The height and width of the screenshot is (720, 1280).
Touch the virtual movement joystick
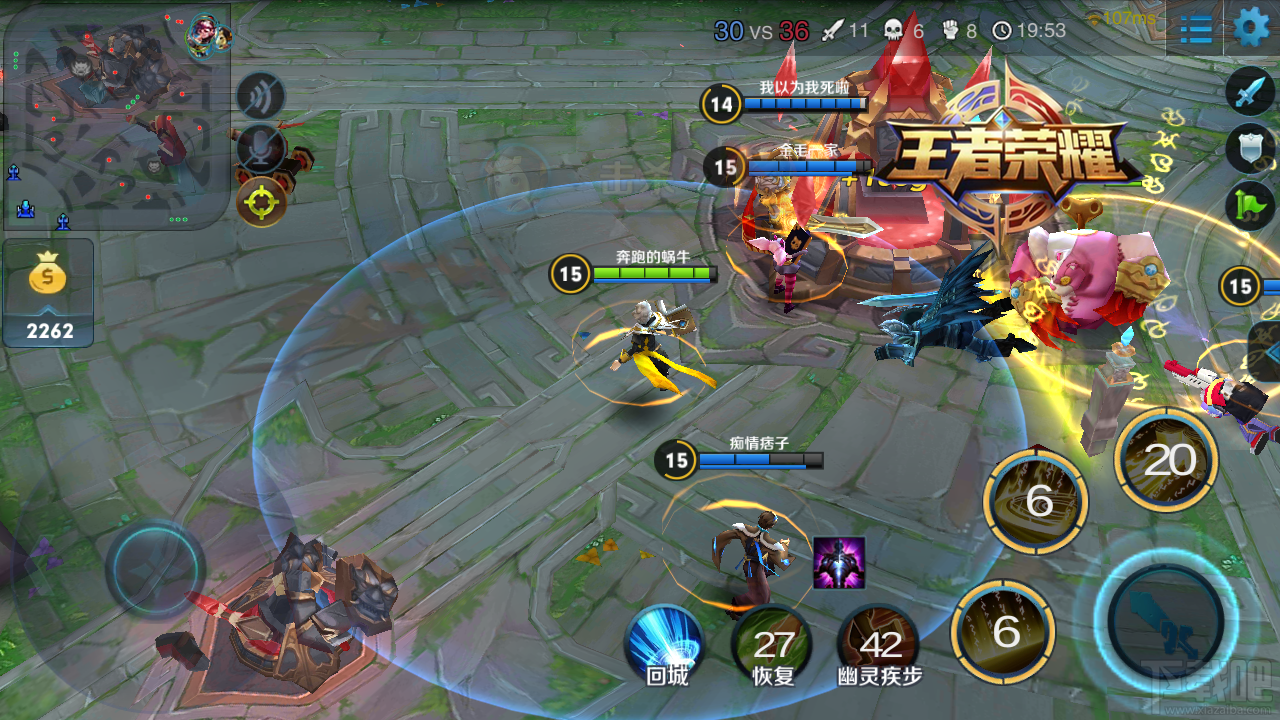tap(156, 568)
